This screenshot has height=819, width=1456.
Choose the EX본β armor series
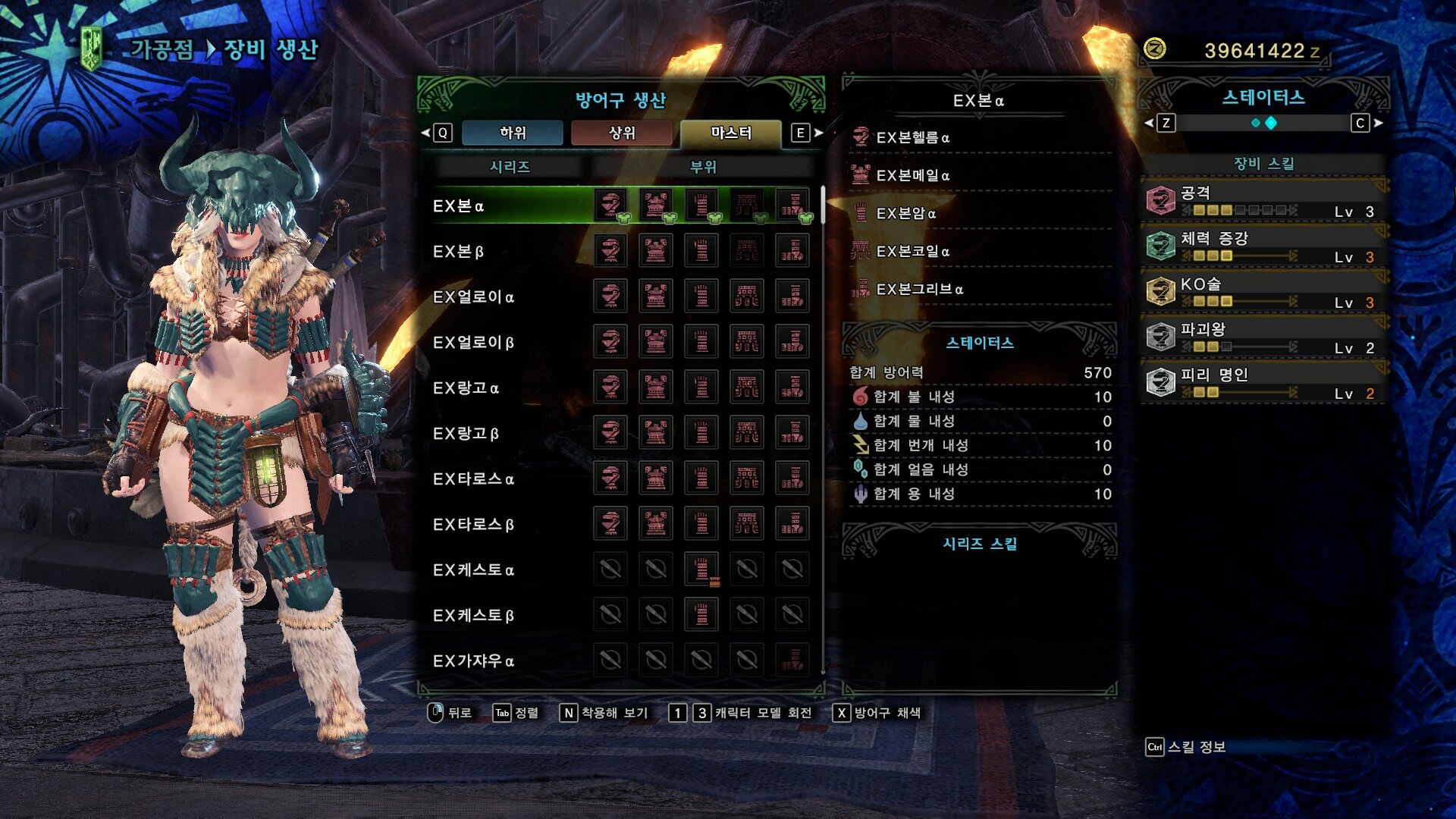[x=459, y=252]
